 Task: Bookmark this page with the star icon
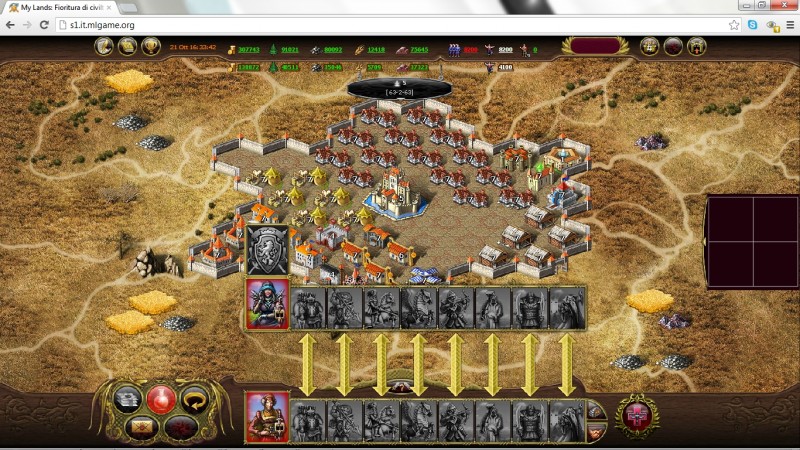[x=734, y=24]
